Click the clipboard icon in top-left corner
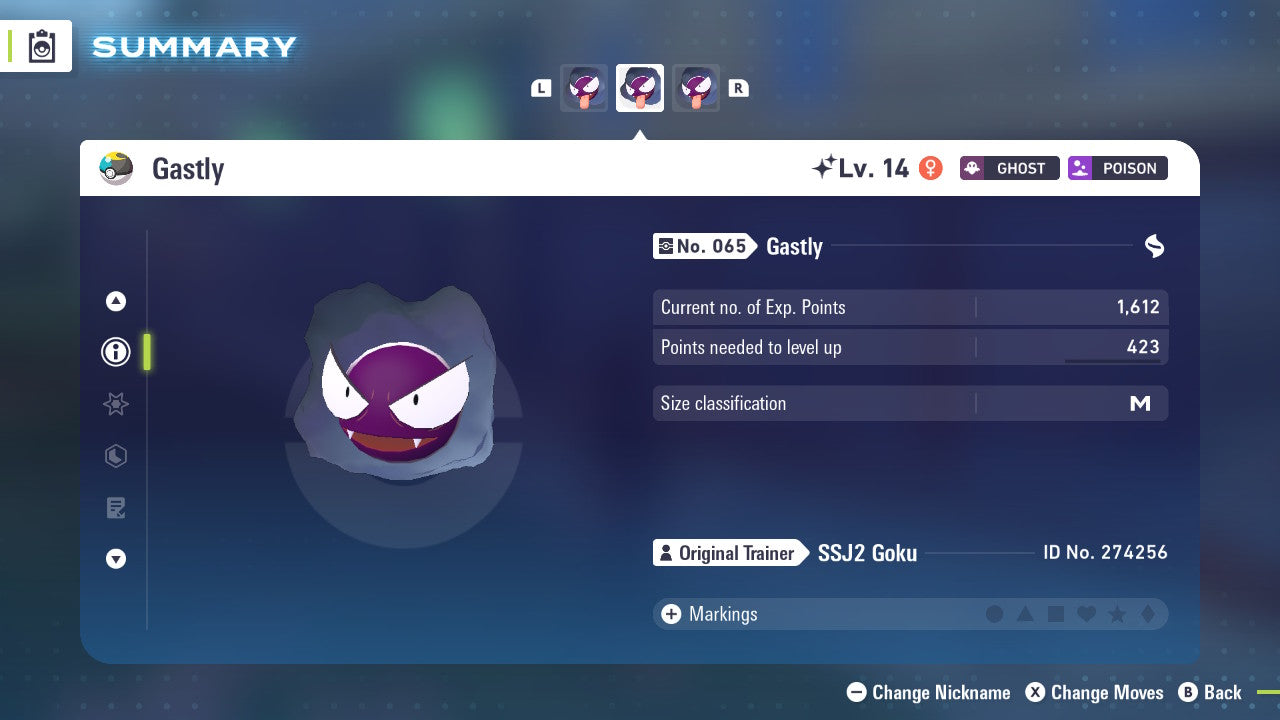 (41, 45)
